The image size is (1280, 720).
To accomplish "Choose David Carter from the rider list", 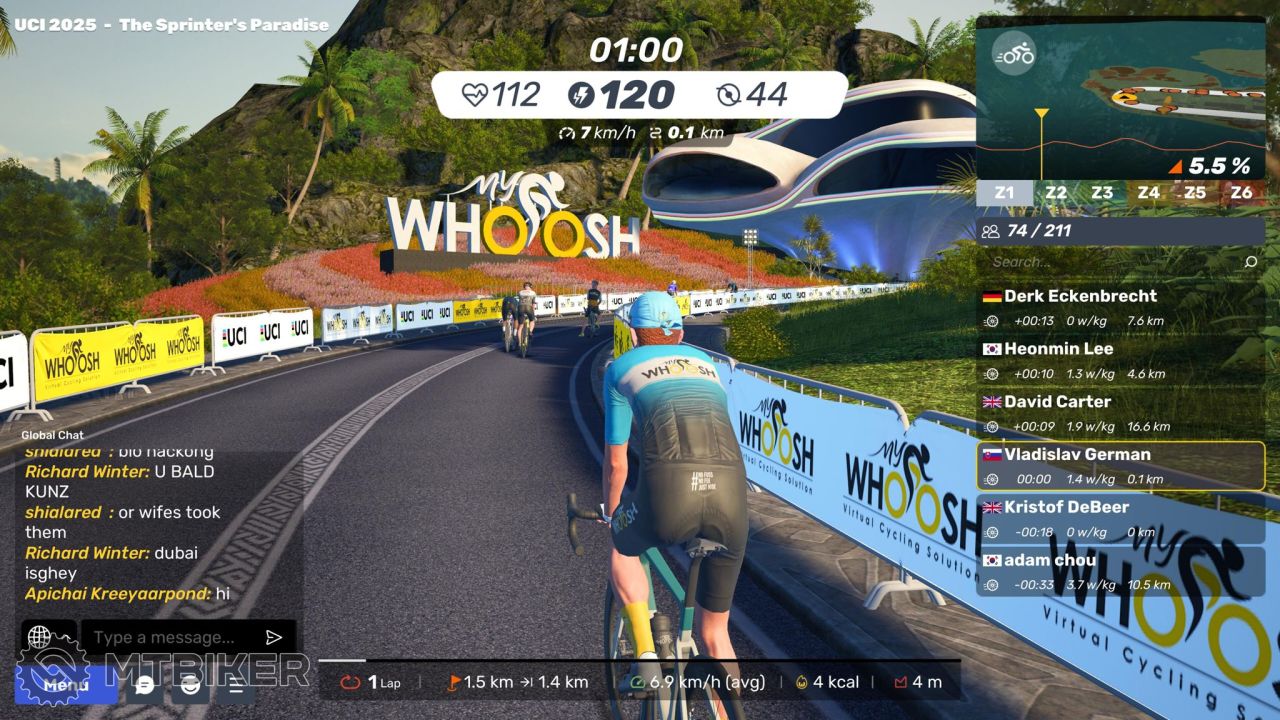I will coord(1120,413).
